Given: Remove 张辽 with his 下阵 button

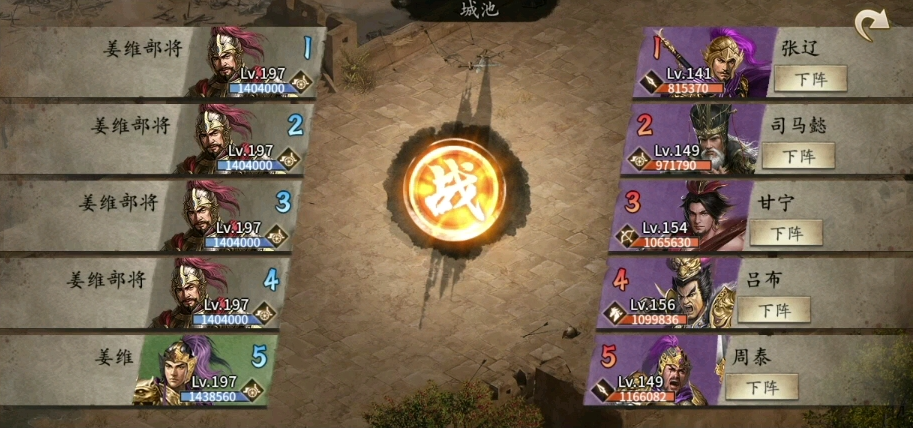Looking at the screenshot, I should [x=810, y=78].
